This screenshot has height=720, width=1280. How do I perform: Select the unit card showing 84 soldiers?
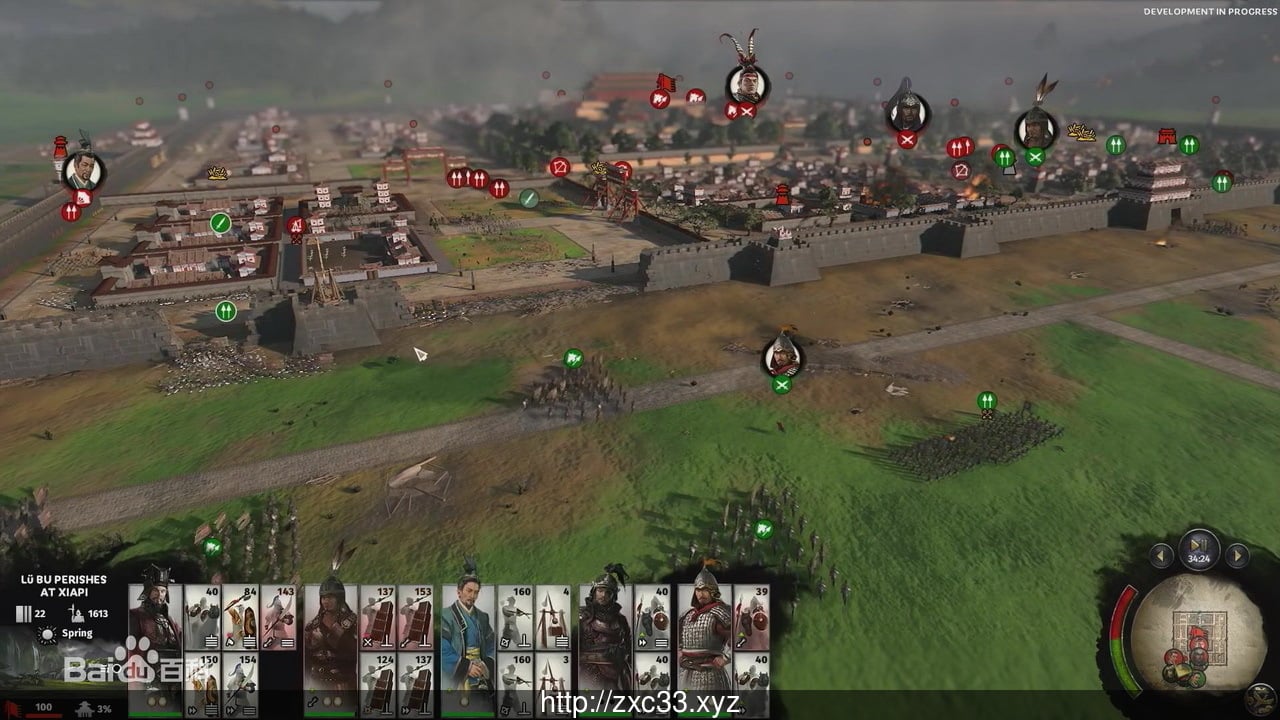pos(241,617)
